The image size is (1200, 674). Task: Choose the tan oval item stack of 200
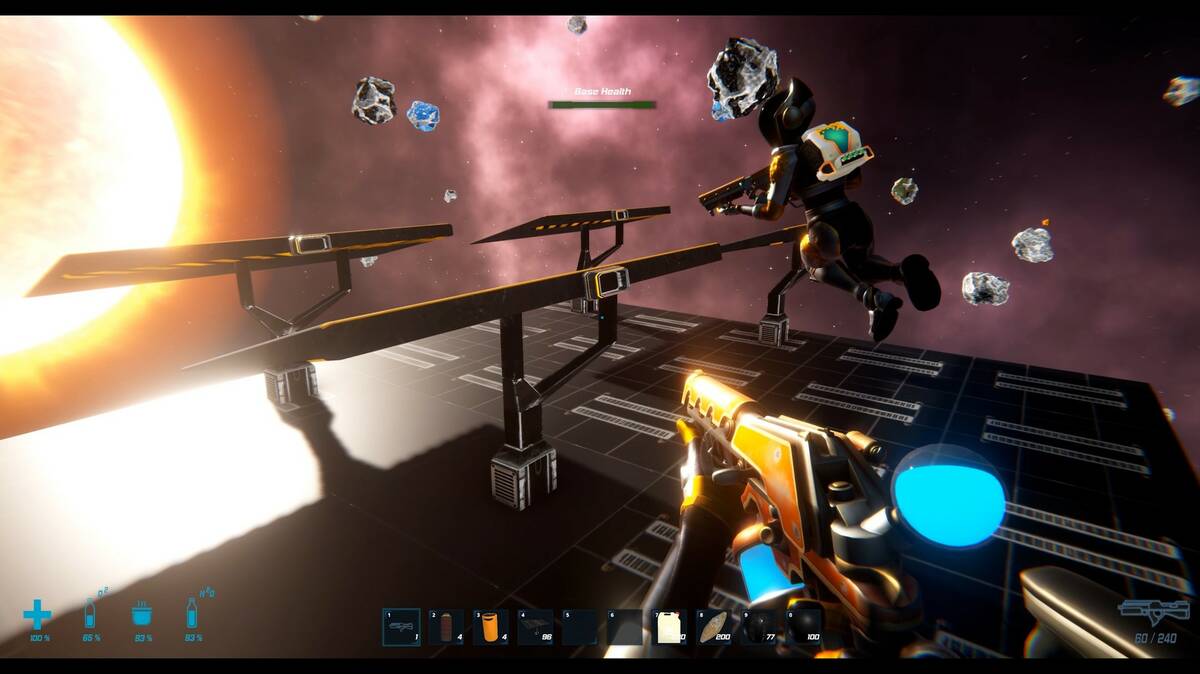point(714,627)
